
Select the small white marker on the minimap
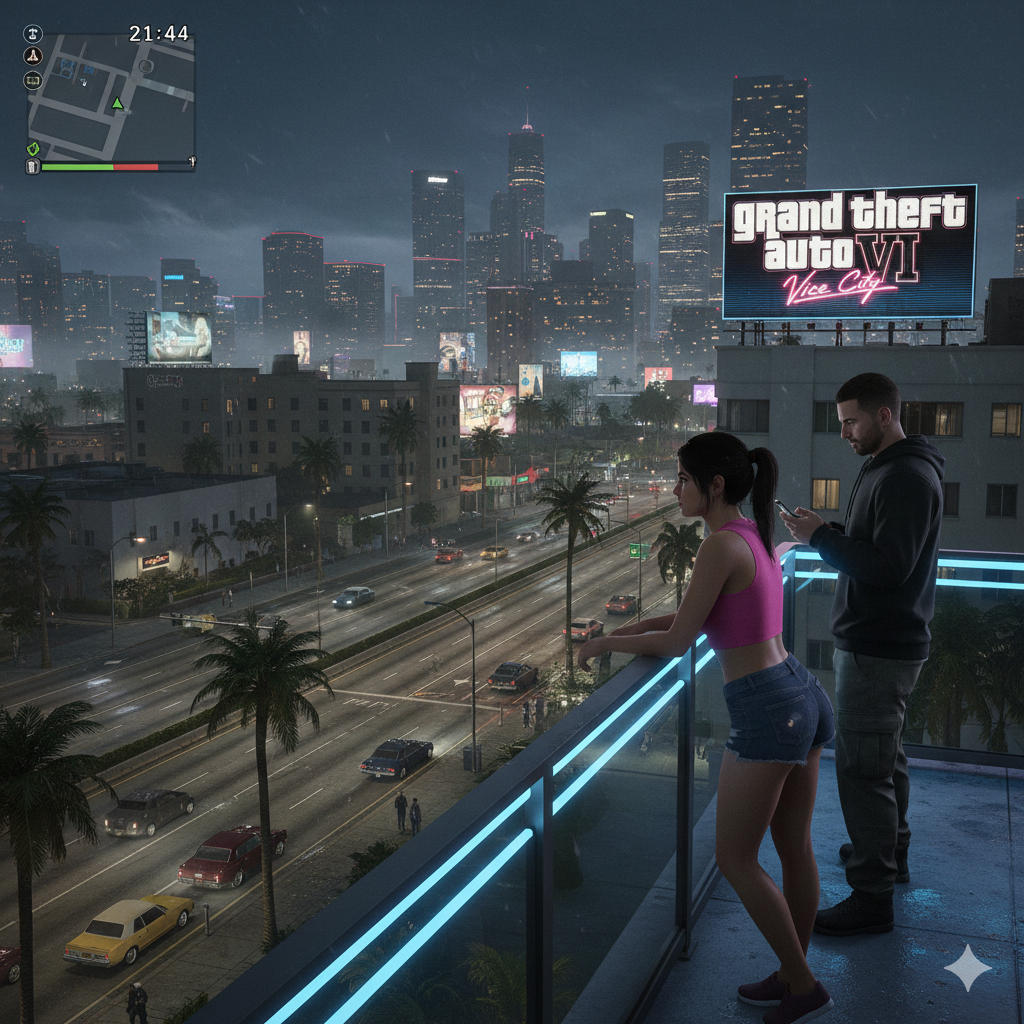(x=84, y=80)
